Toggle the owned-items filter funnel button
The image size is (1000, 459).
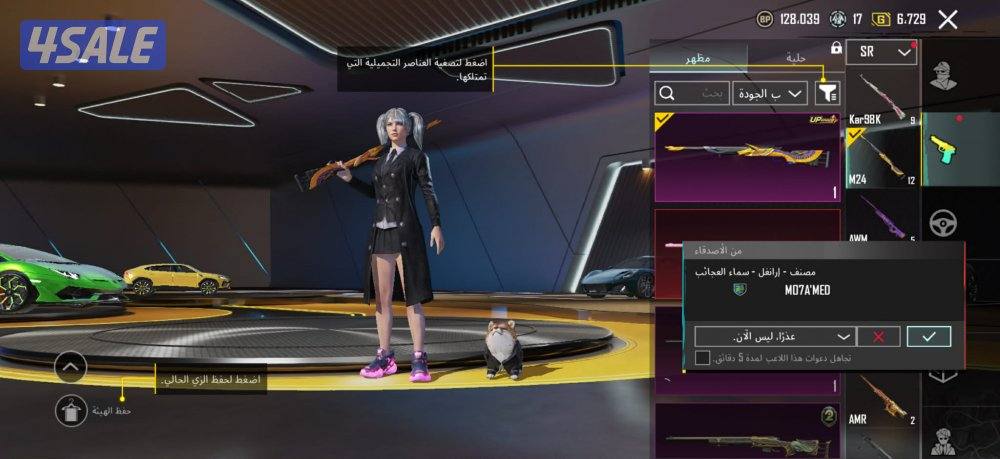(x=828, y=93)
